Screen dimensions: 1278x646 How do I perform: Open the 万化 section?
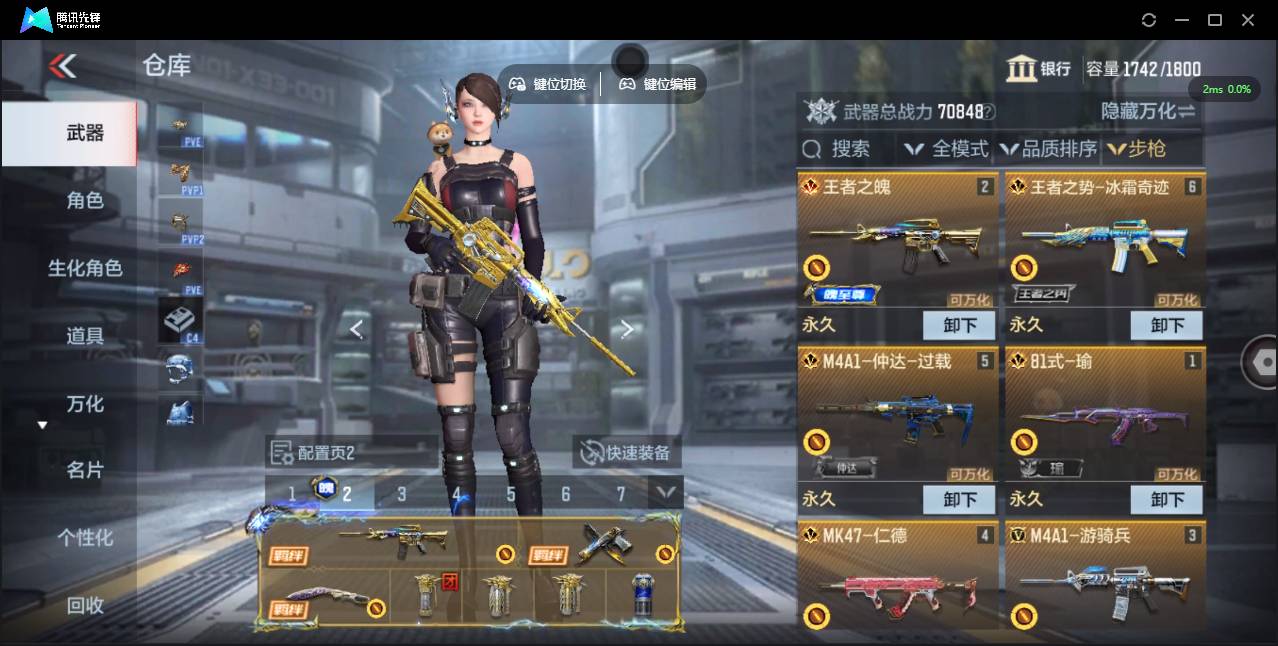coord(85,404)
